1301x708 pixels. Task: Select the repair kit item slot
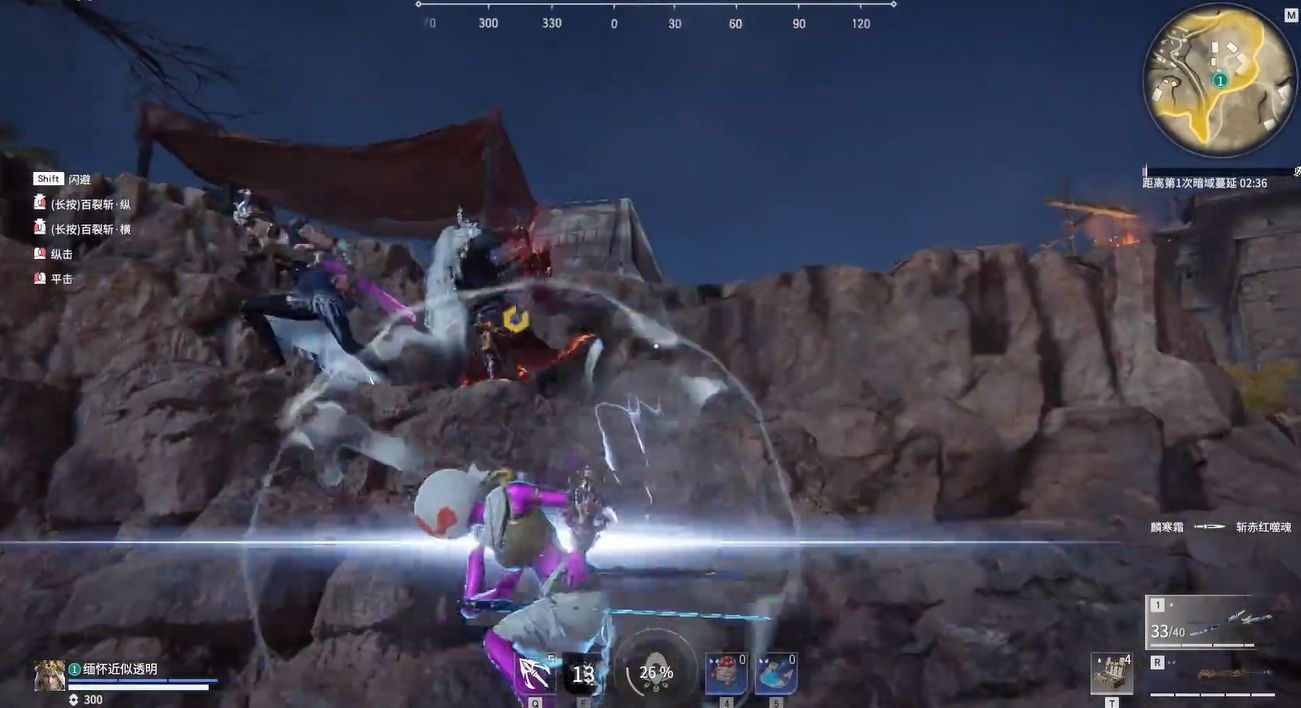[1111, 673]
